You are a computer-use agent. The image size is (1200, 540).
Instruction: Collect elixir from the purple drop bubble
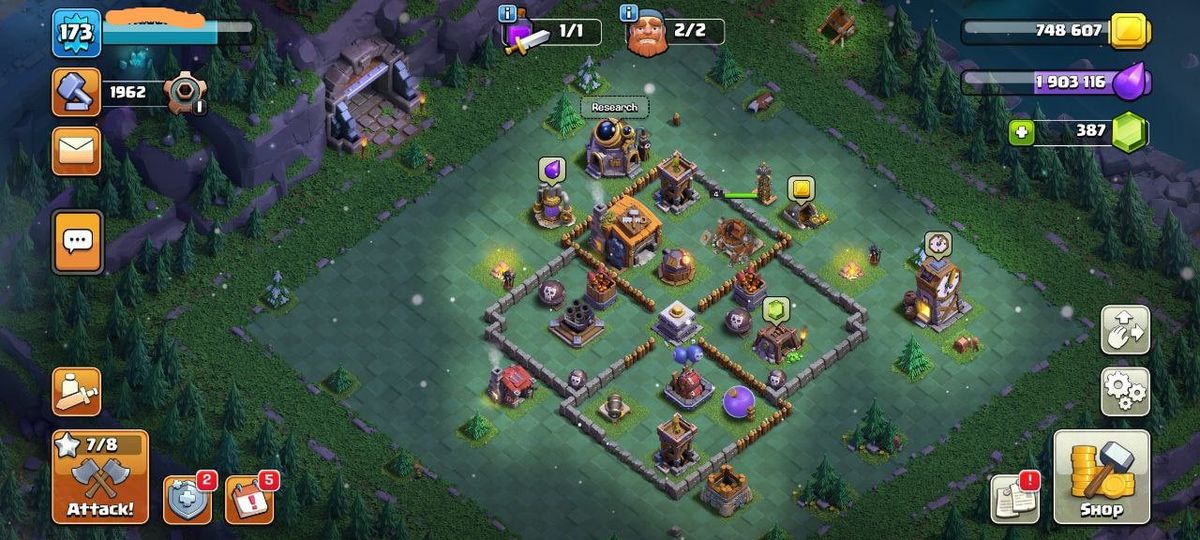point(552,170)
